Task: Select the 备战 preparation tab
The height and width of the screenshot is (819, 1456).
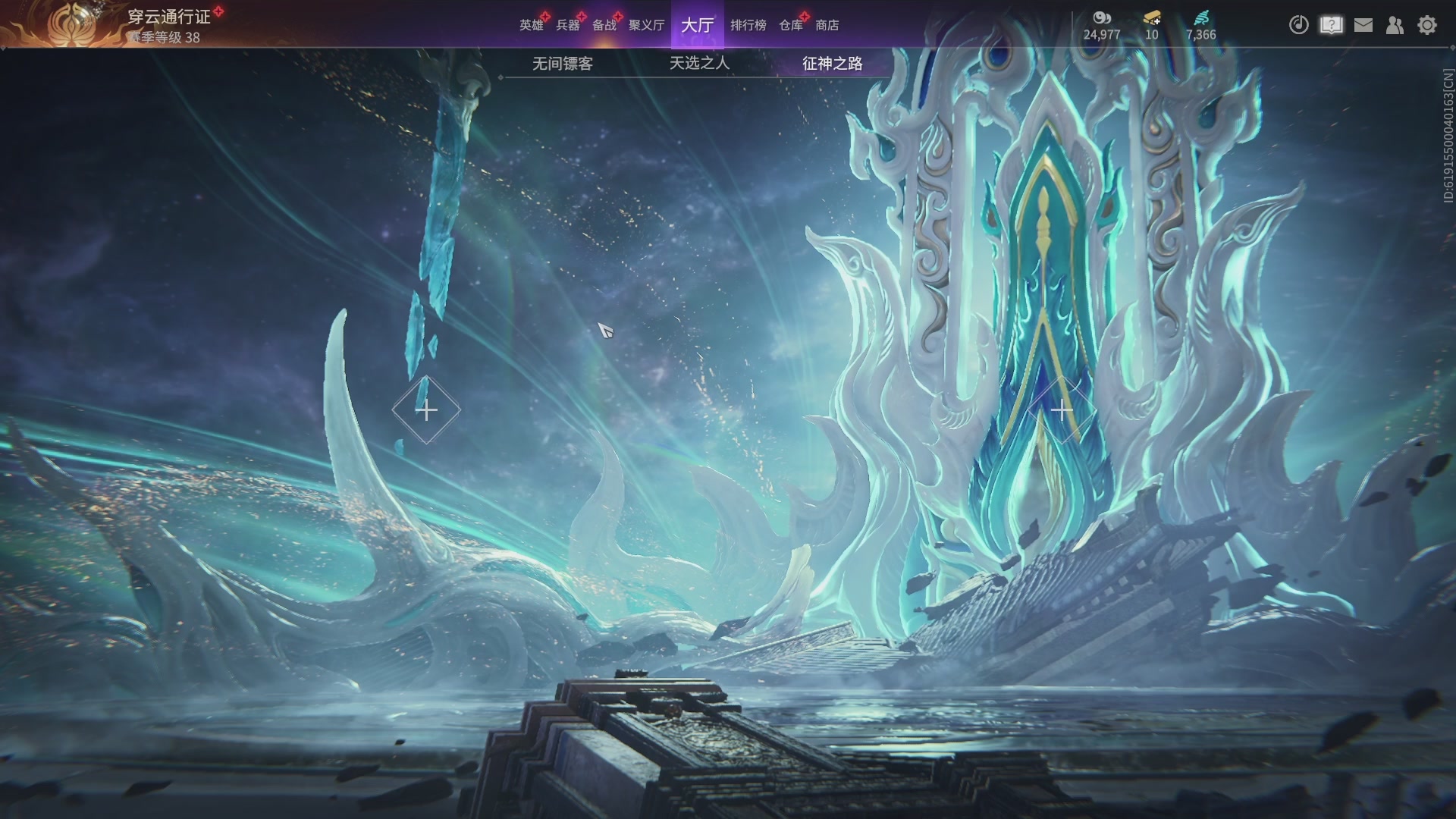Action: (604, 25)
